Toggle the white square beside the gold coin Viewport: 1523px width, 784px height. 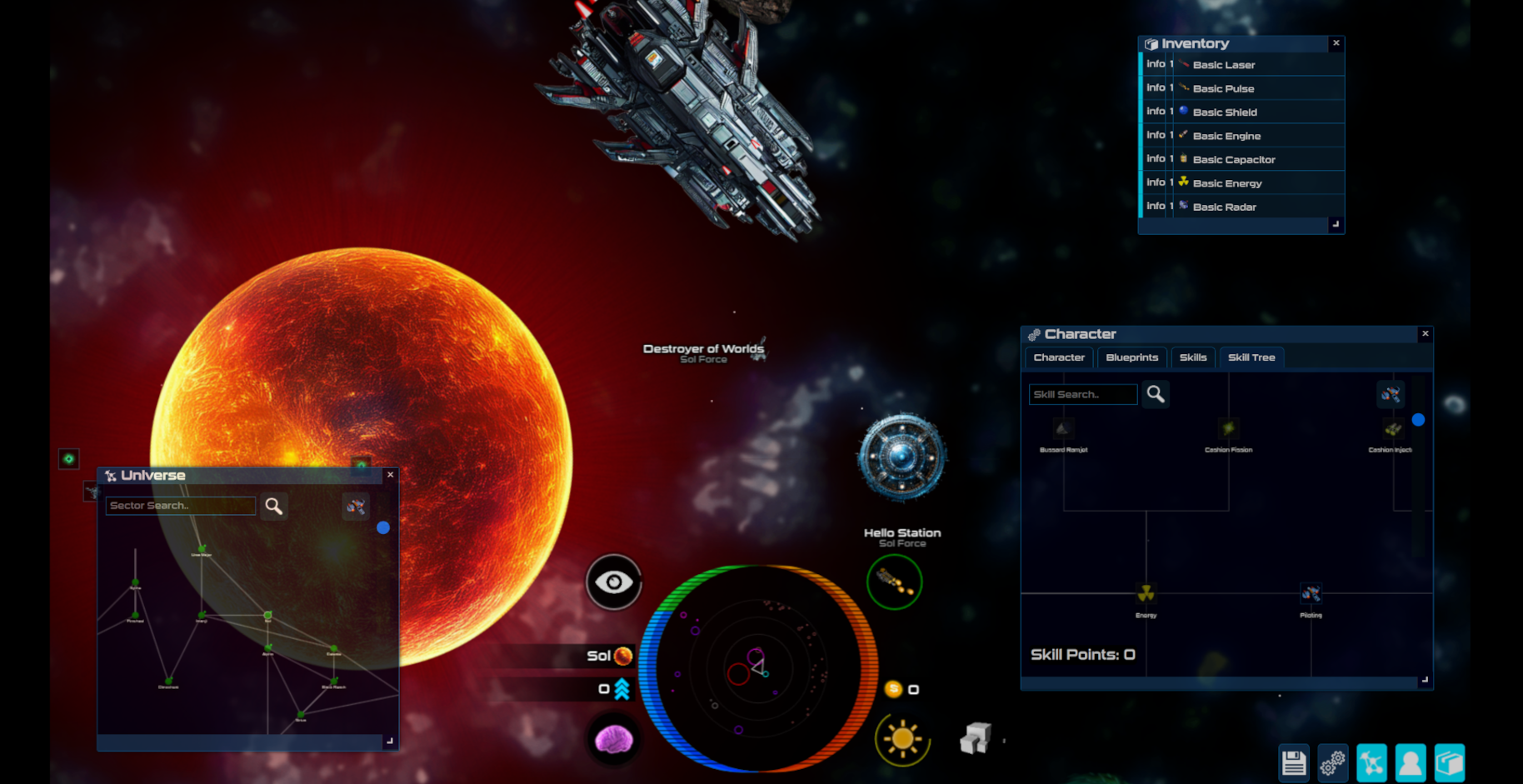coord(914,689)
